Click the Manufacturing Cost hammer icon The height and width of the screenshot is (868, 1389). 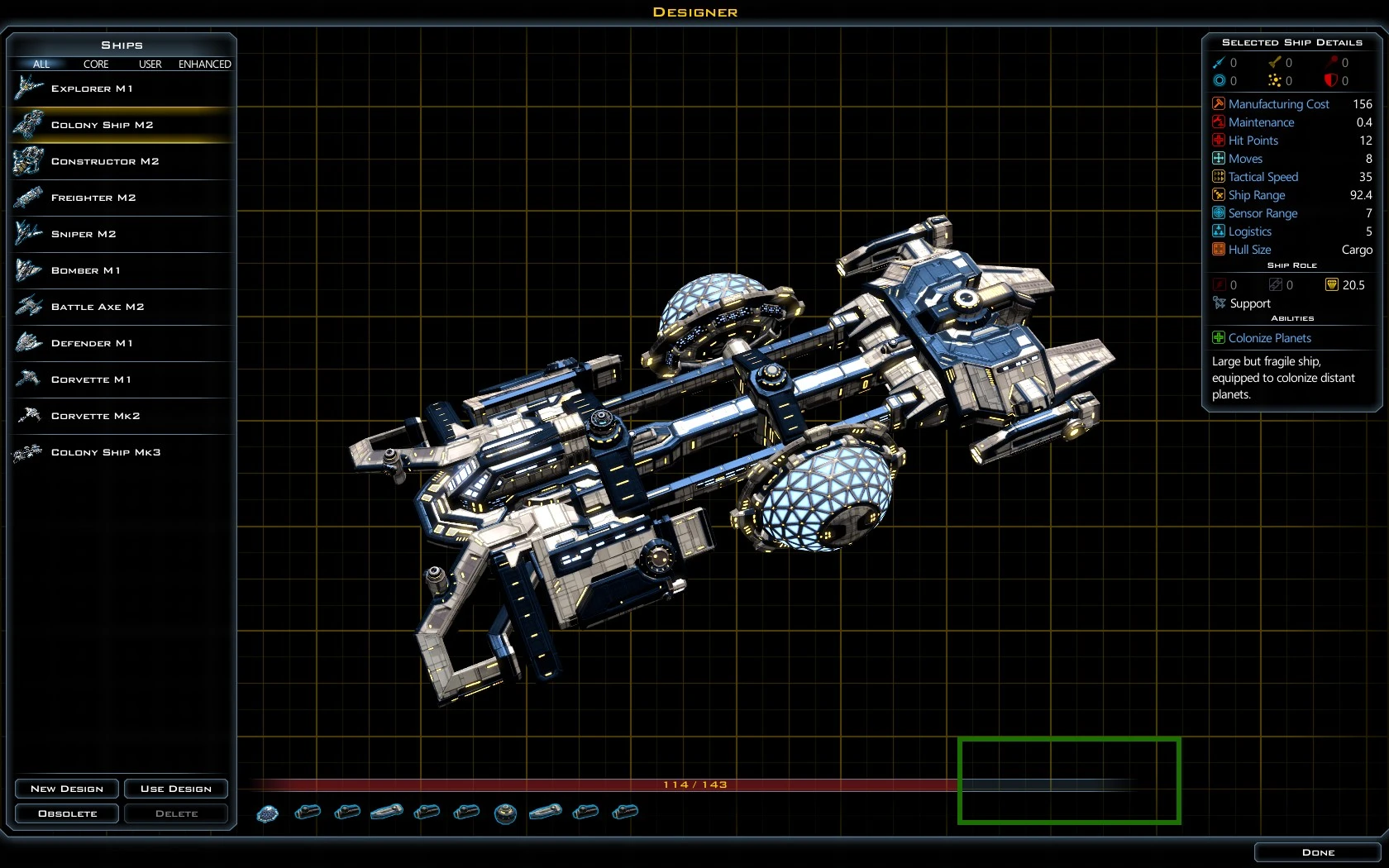click(1219, 103)
